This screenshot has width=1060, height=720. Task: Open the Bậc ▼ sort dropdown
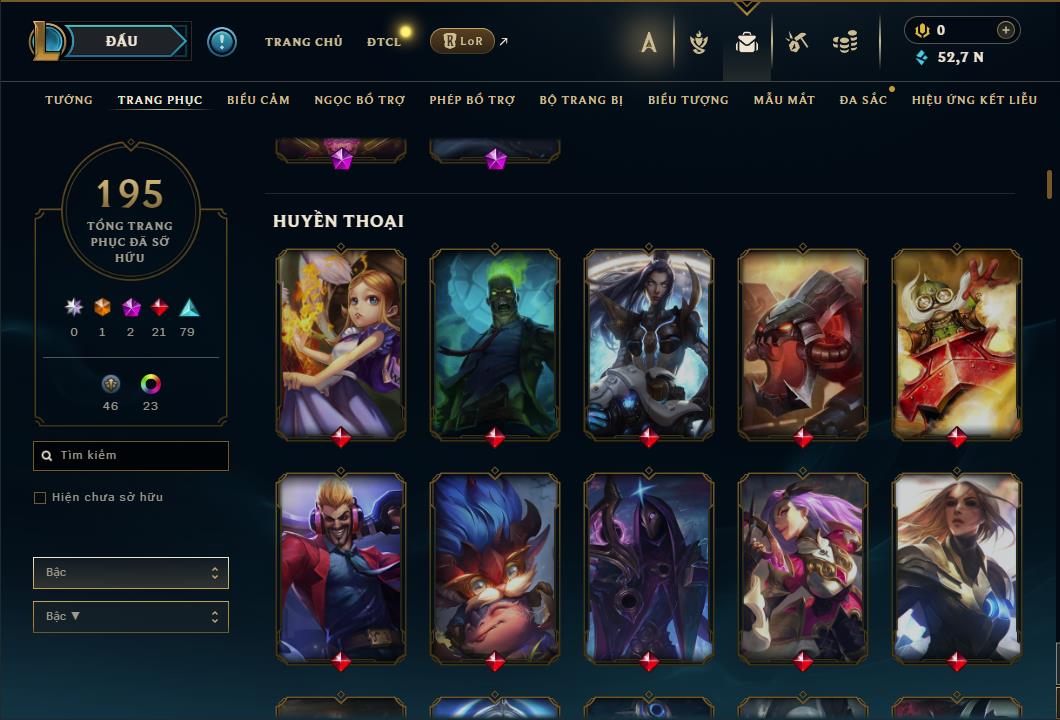point(131,617)
